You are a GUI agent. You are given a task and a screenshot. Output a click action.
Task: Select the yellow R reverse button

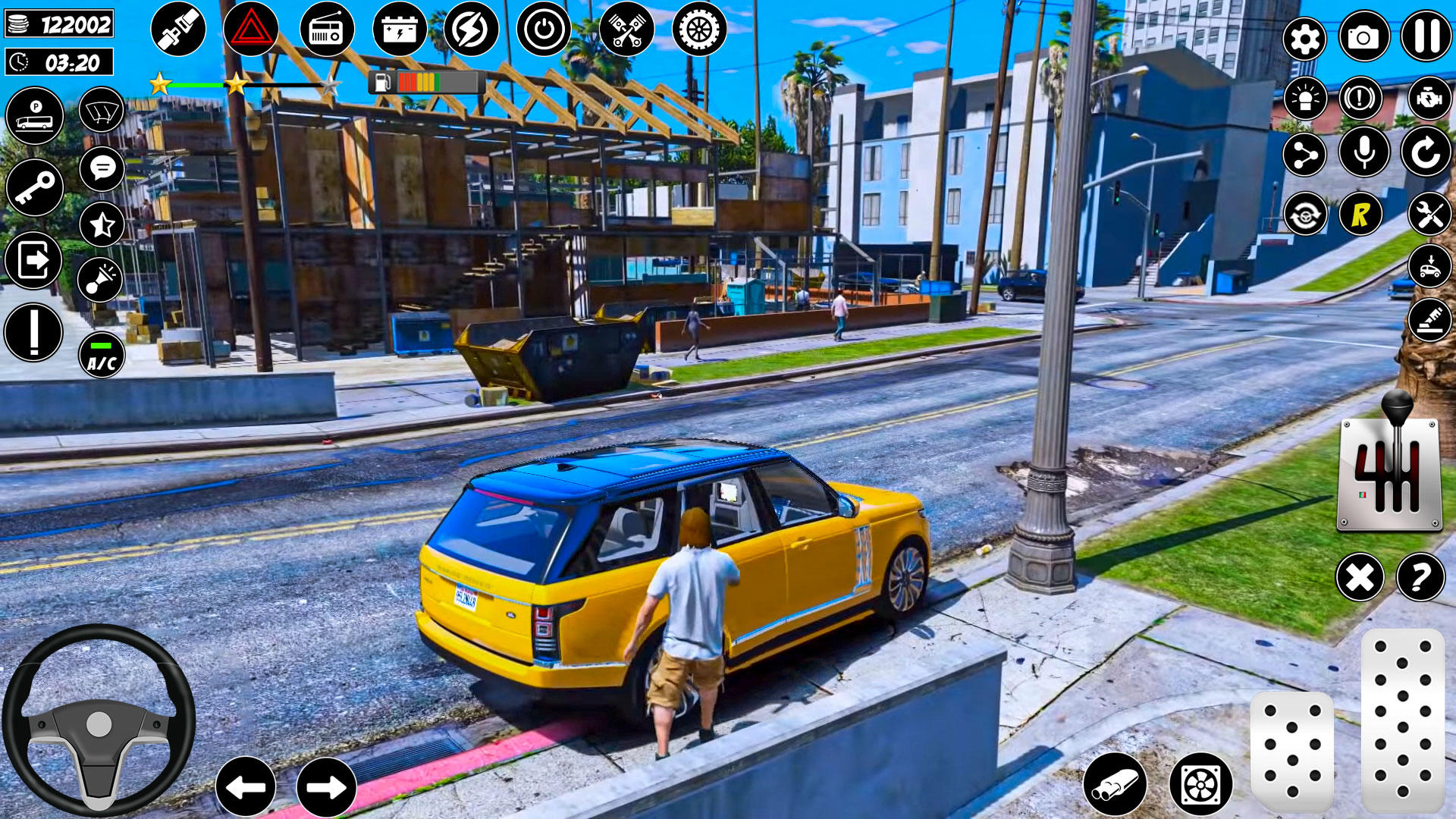(1360, 215)
